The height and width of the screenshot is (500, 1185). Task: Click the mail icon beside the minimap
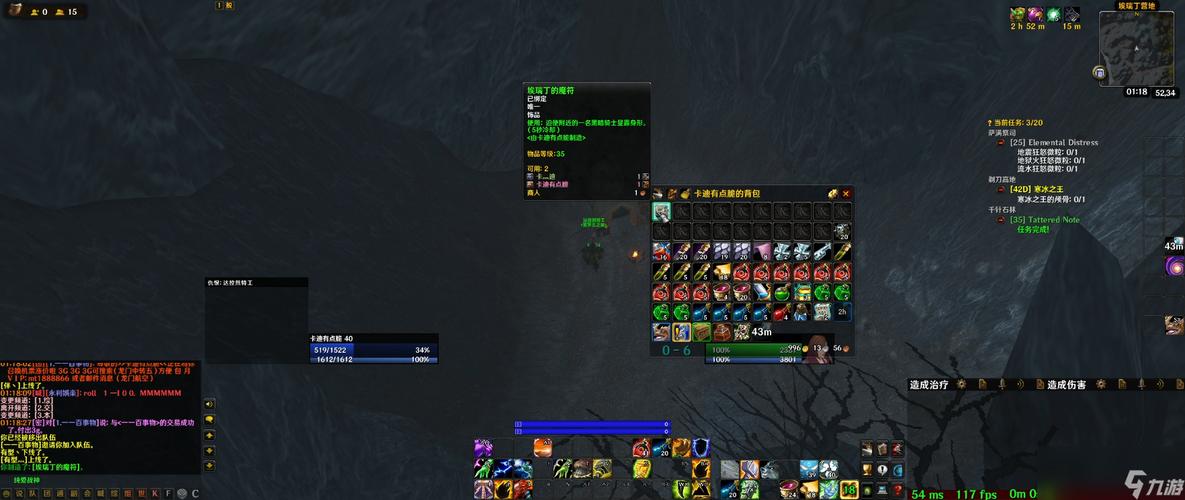[x=1099, y=72]
